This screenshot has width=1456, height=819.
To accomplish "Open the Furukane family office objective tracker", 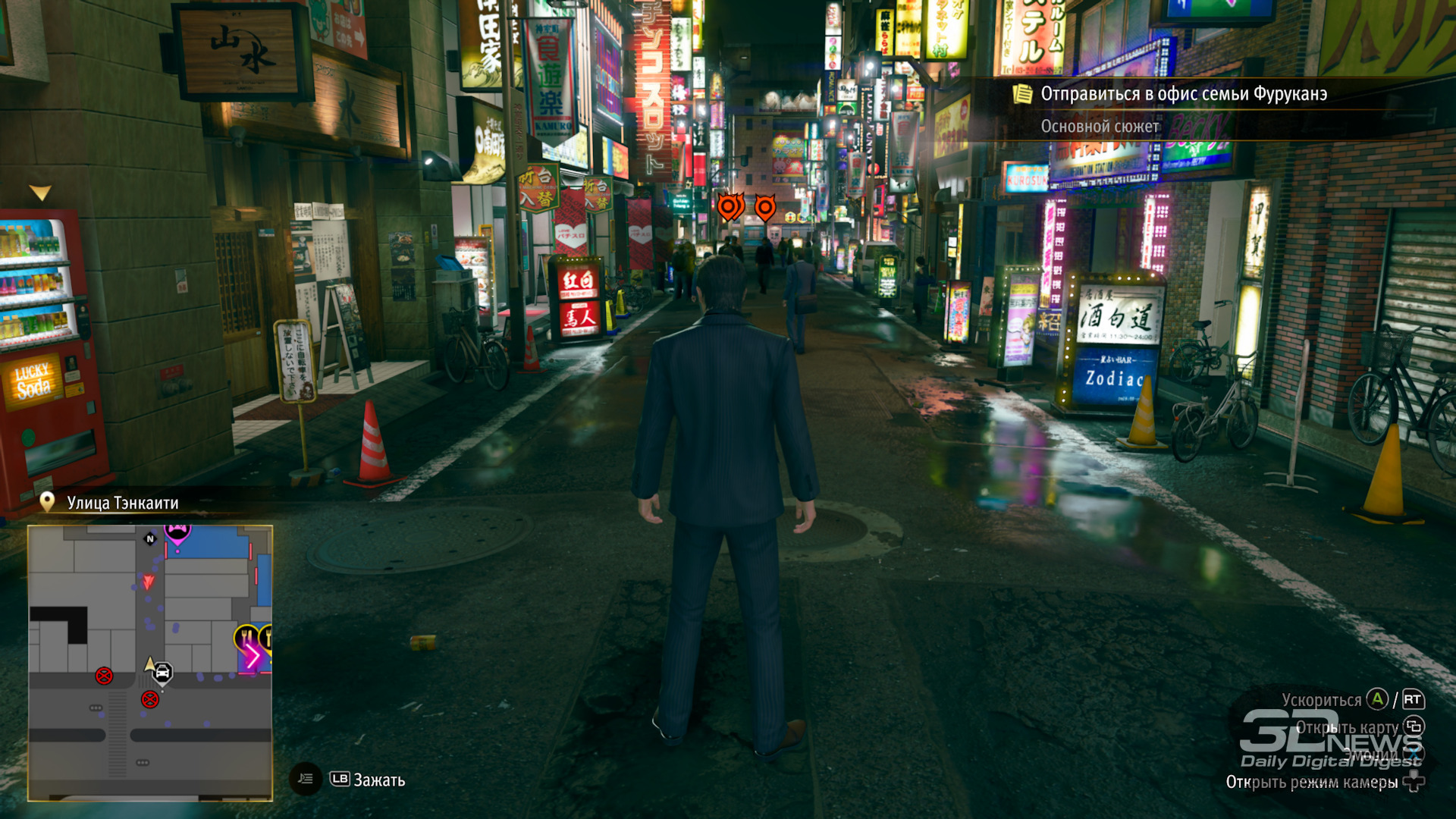I will click(x=1182, y=94).
